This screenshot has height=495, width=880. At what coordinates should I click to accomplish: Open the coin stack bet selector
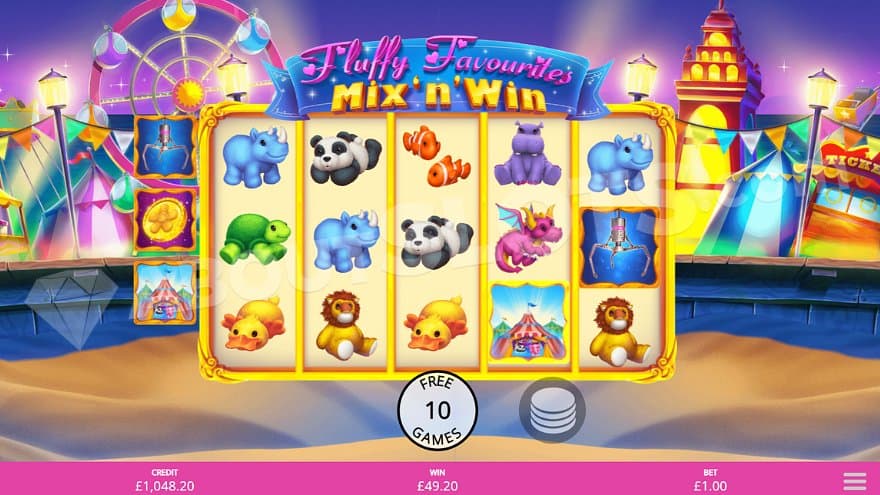pyautogui.click(x=552, y=410)
